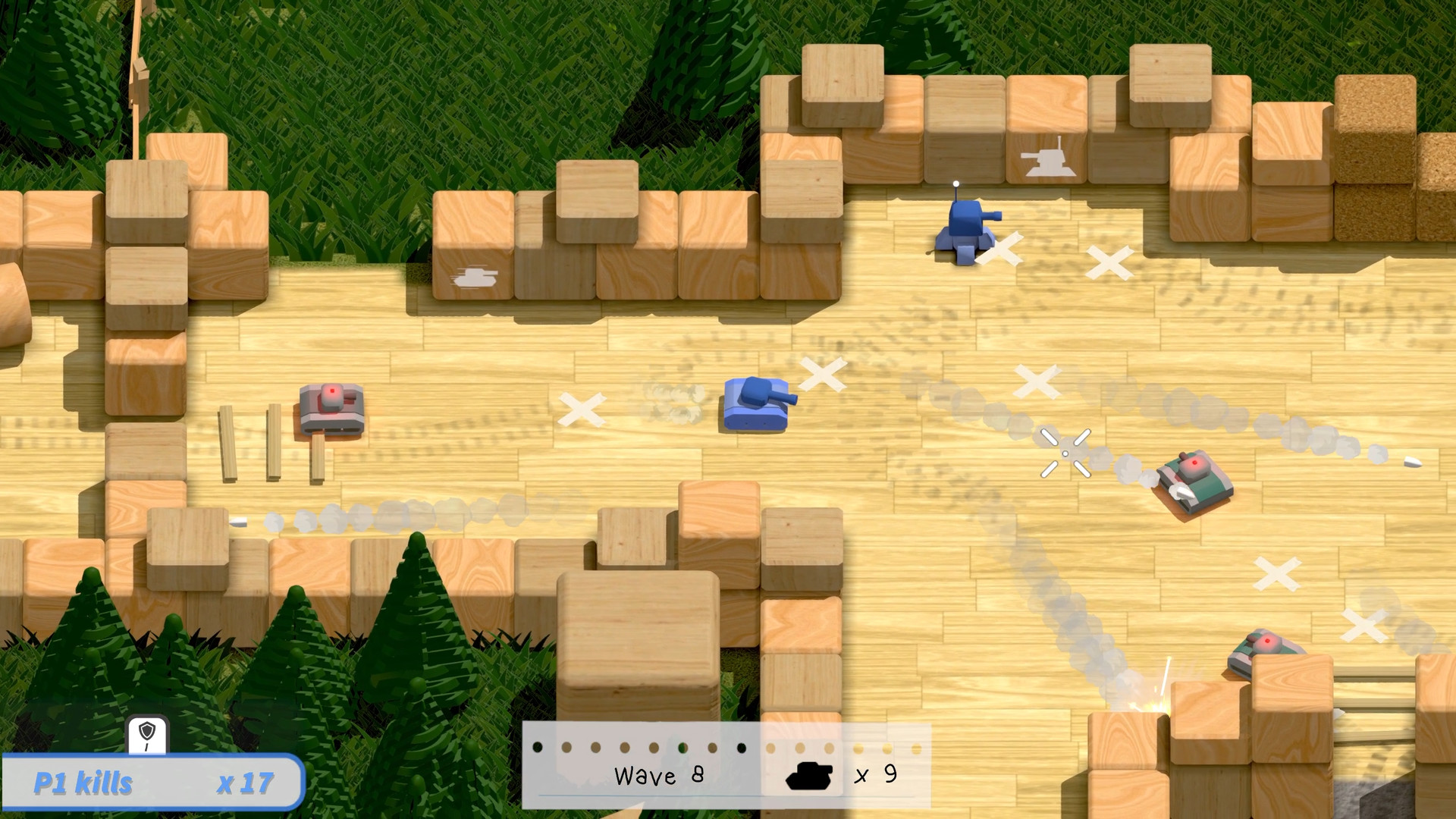Image resolution: width=1456 pixels, height=819 pixels.
Task: Click the white tank decal on left wall block
Action: pyautogui.click(x=472, y=278)
